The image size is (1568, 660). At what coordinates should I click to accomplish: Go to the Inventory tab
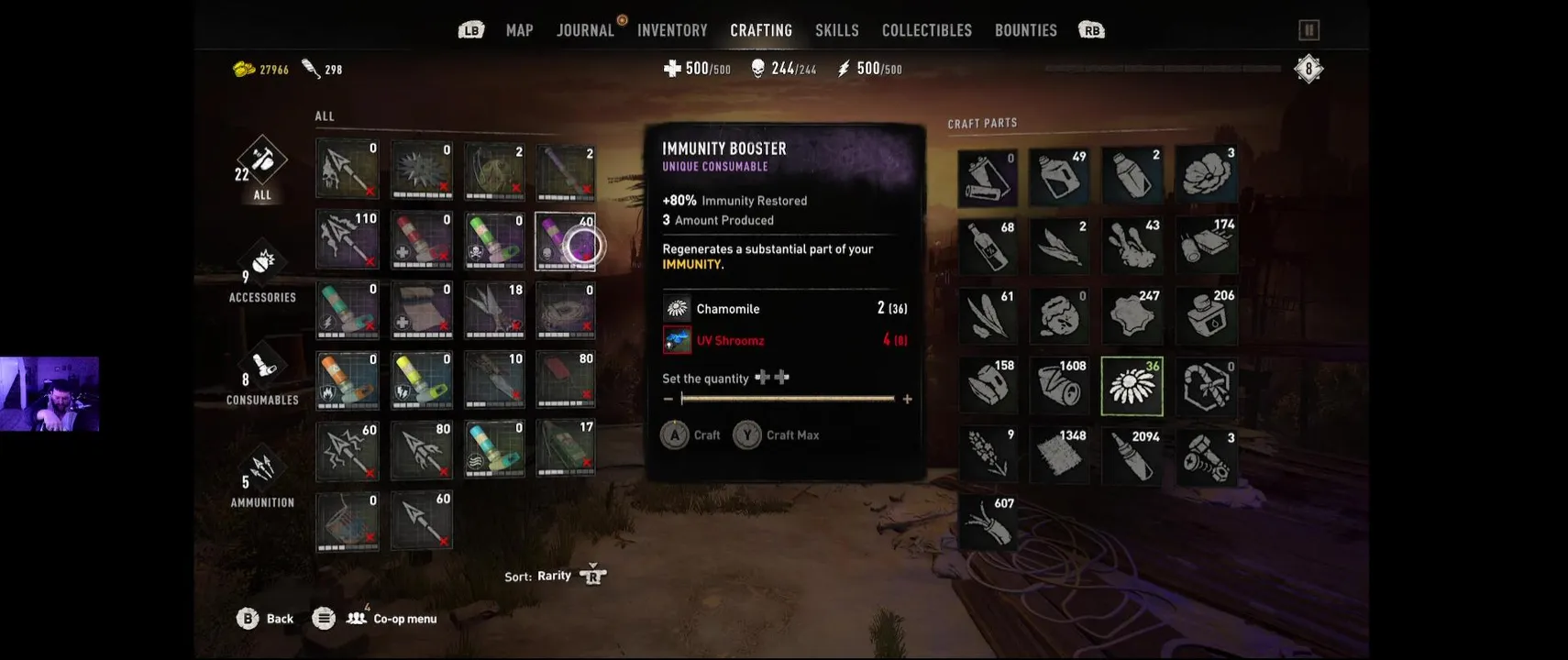pos(672,30)
